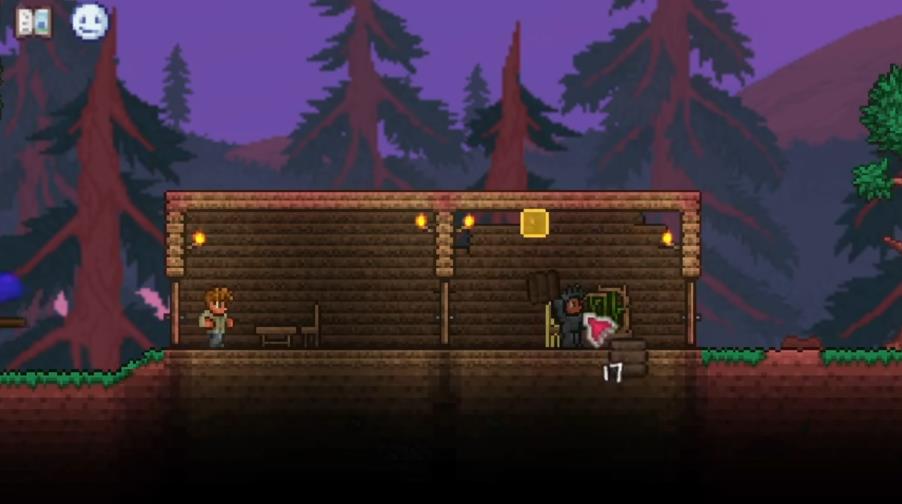Image resolution: width=902 pixels, height=504 pixels.
Task: Open the emote smiley face menu
Action: [90, 21]
